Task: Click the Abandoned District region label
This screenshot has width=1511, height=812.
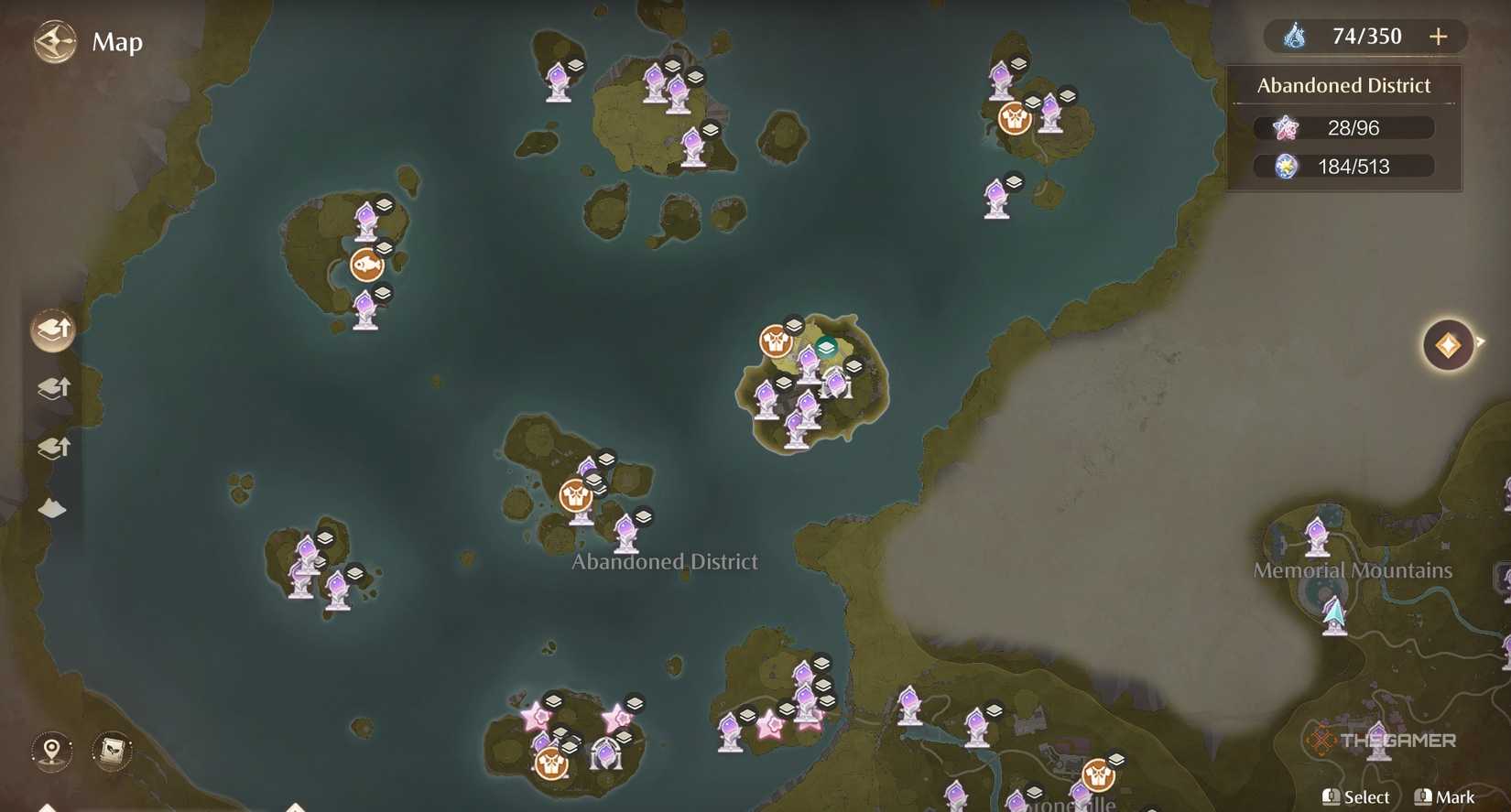Action: coord(666,561)
